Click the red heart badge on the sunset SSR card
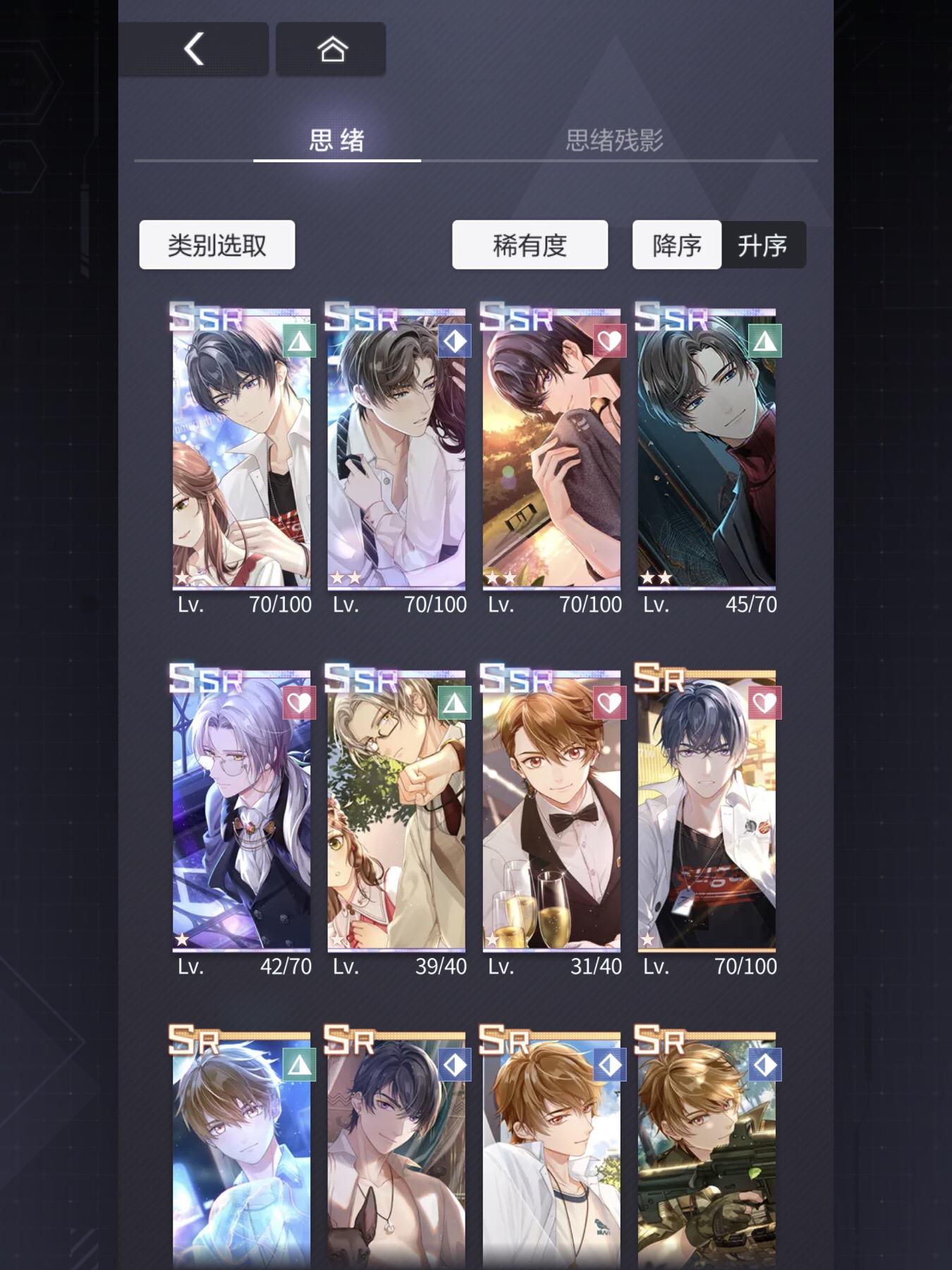The width and height of the screenshot is (952, 1270). pos(609,341)
